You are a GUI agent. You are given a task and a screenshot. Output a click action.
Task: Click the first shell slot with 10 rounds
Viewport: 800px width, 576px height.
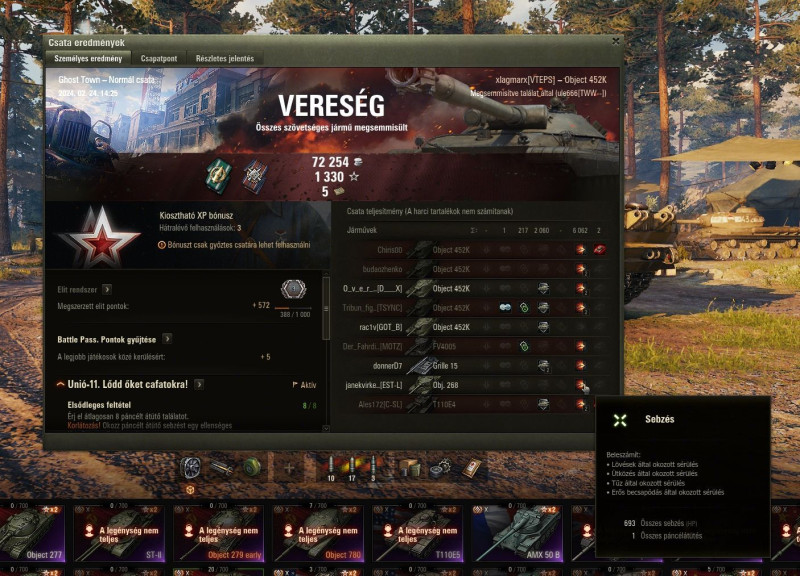pos(331,467)
